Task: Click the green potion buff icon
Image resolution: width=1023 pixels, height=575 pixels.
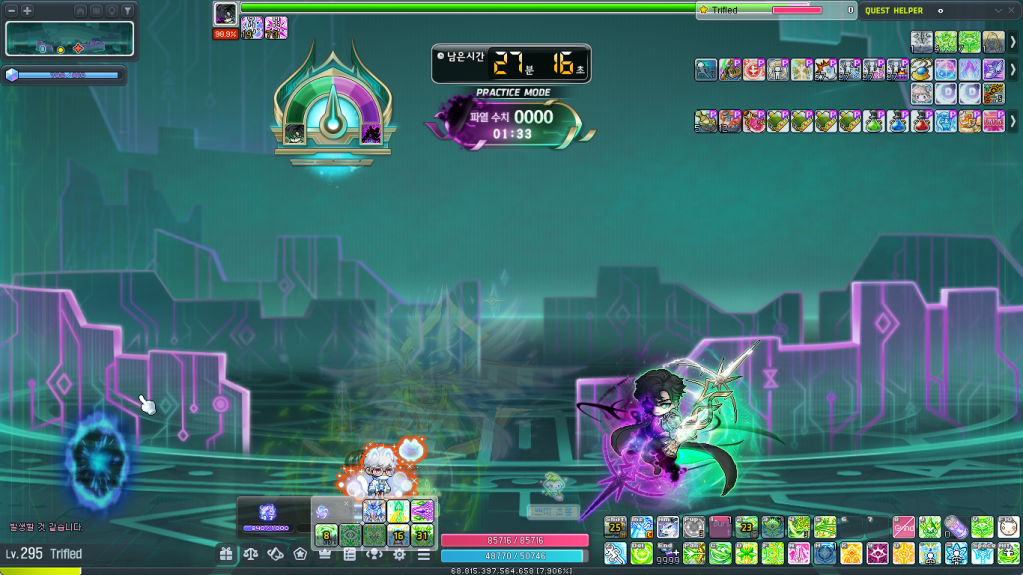Action: (x=874, y=122)
